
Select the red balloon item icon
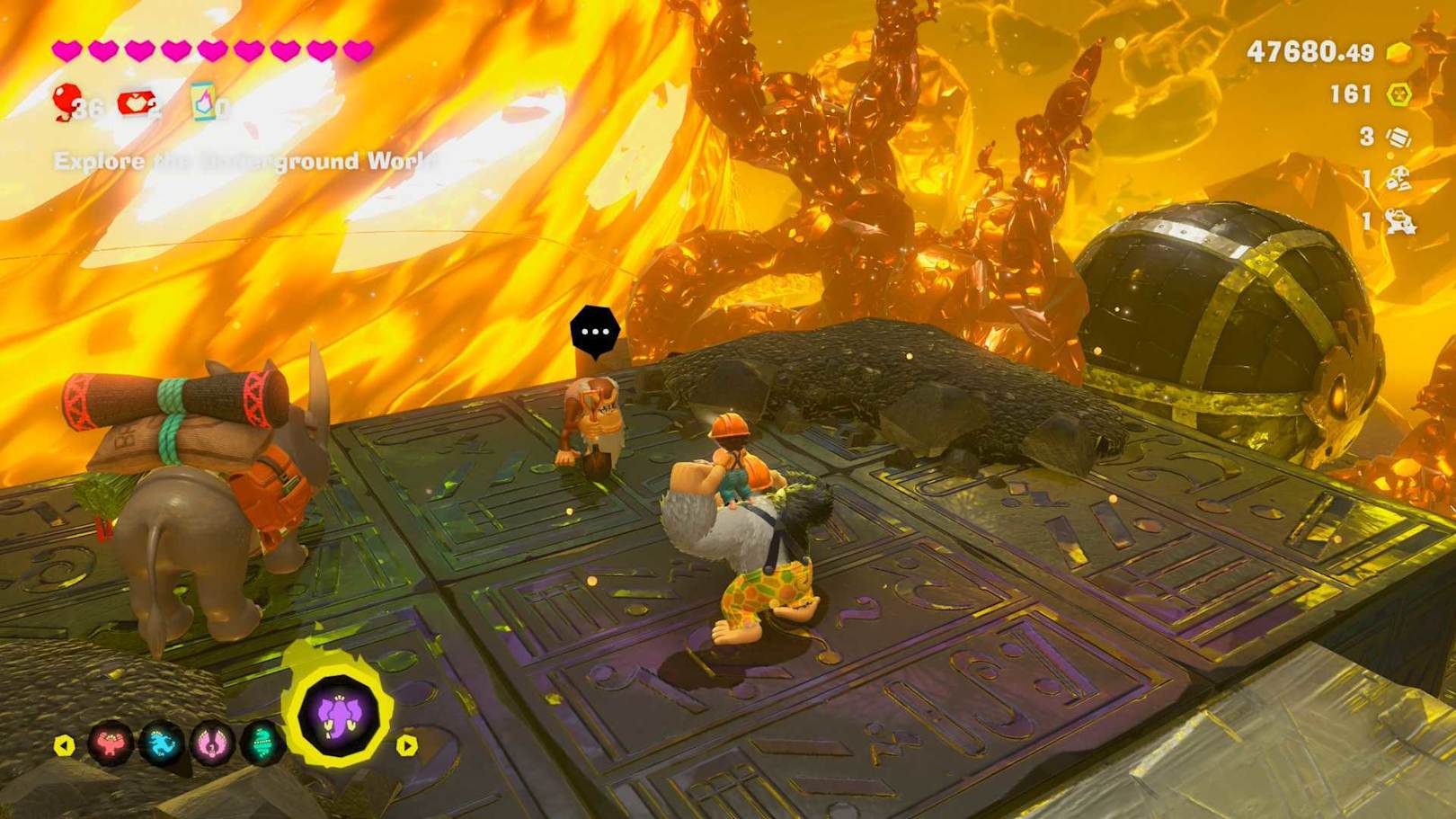click(x=68, y=101)
